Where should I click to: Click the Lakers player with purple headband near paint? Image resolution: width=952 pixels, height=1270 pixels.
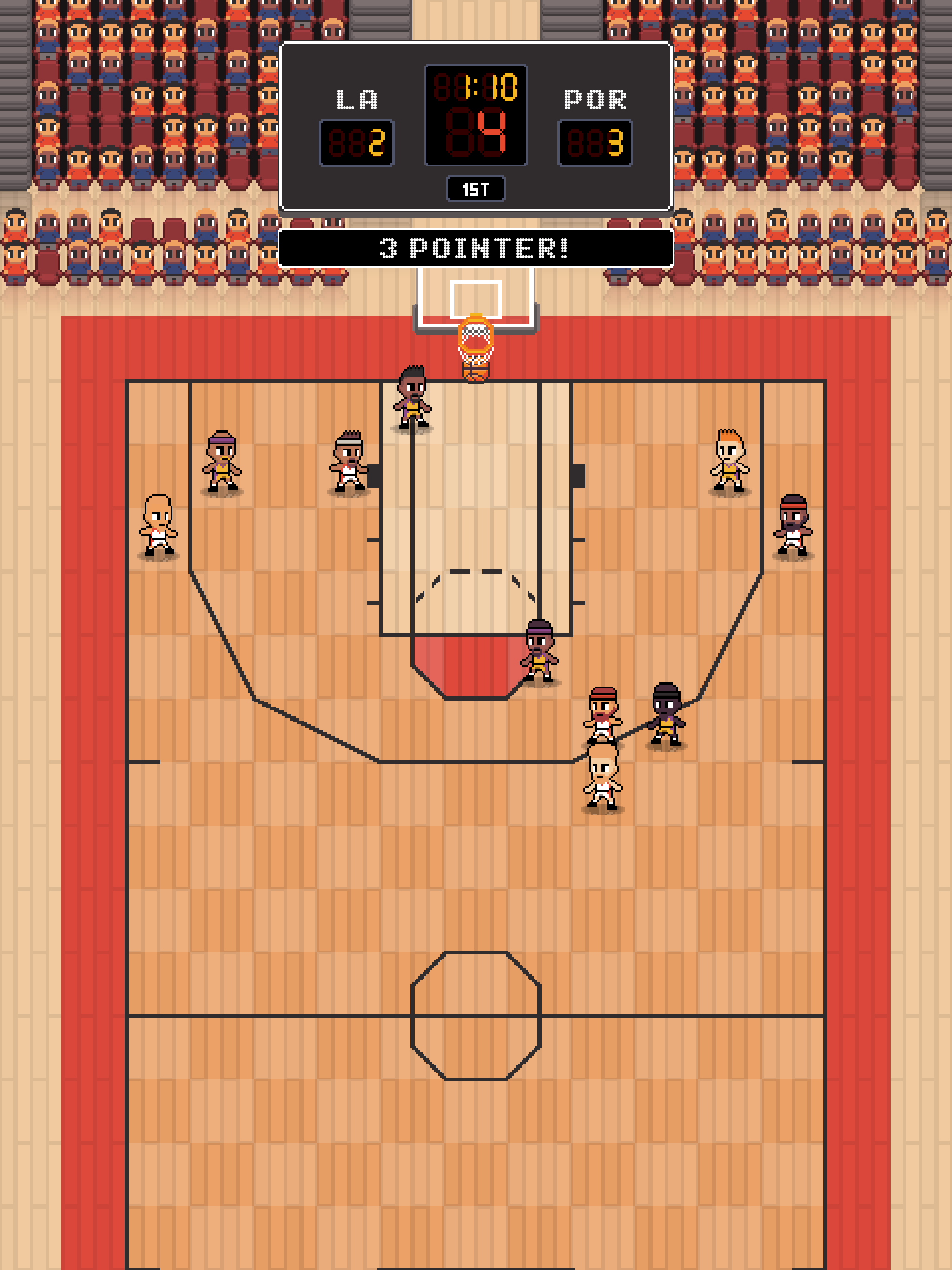[540, 655]
